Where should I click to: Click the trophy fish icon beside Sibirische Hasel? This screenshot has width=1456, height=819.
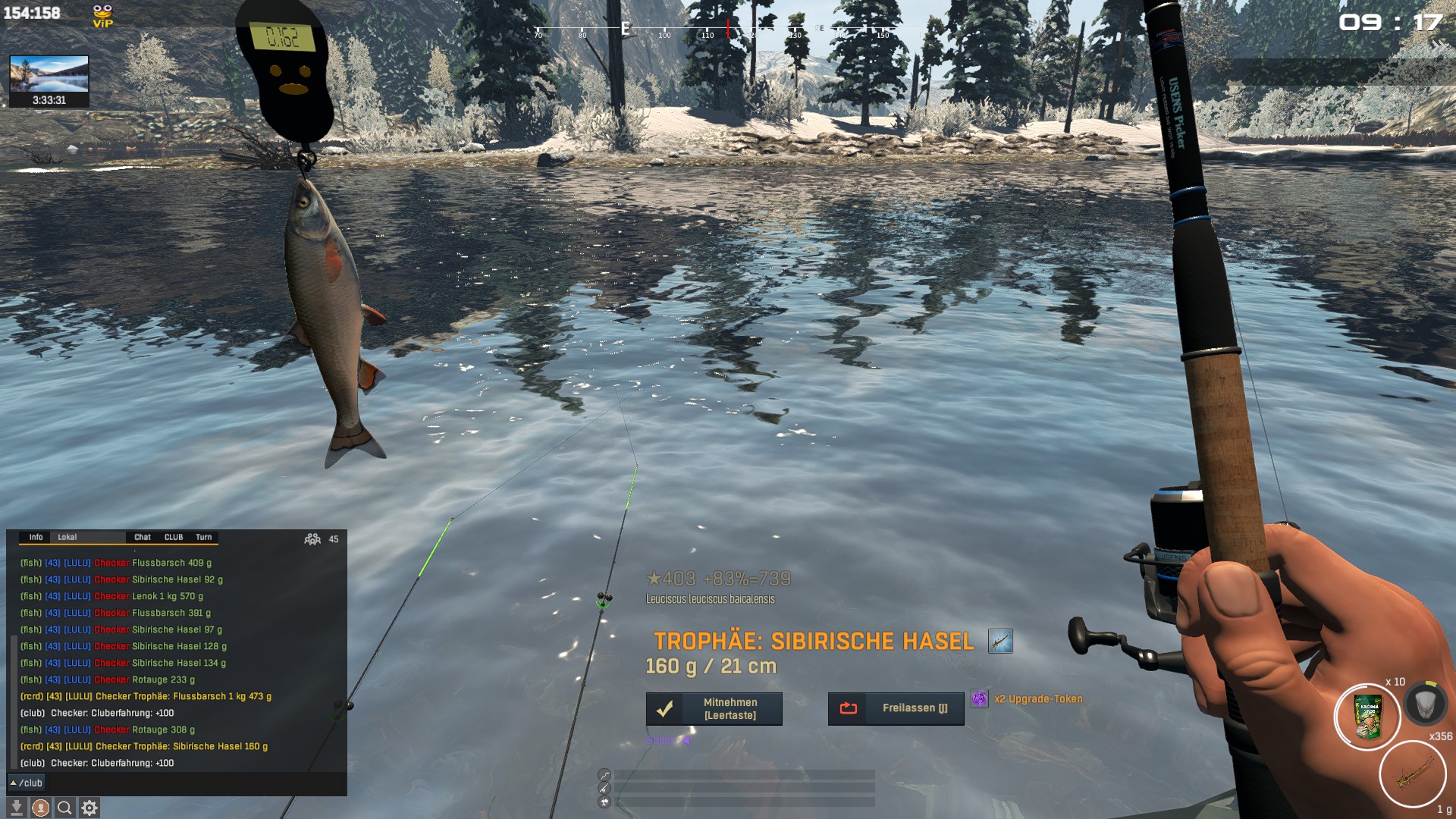[x=1000, y=642]
